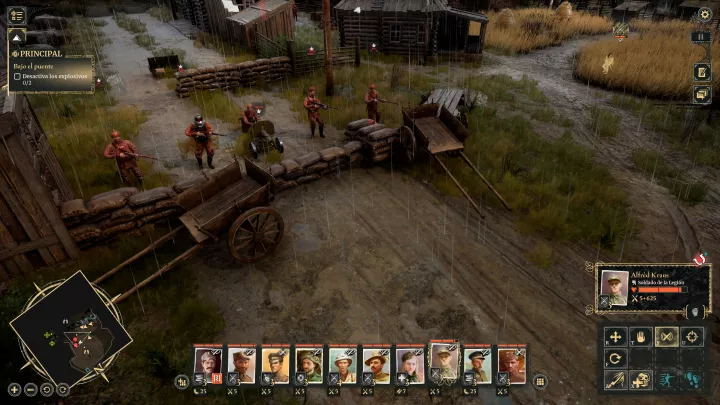Screen dimensions: 720x405
Task: Activate the move command arrows
Action: pos(616,337)
